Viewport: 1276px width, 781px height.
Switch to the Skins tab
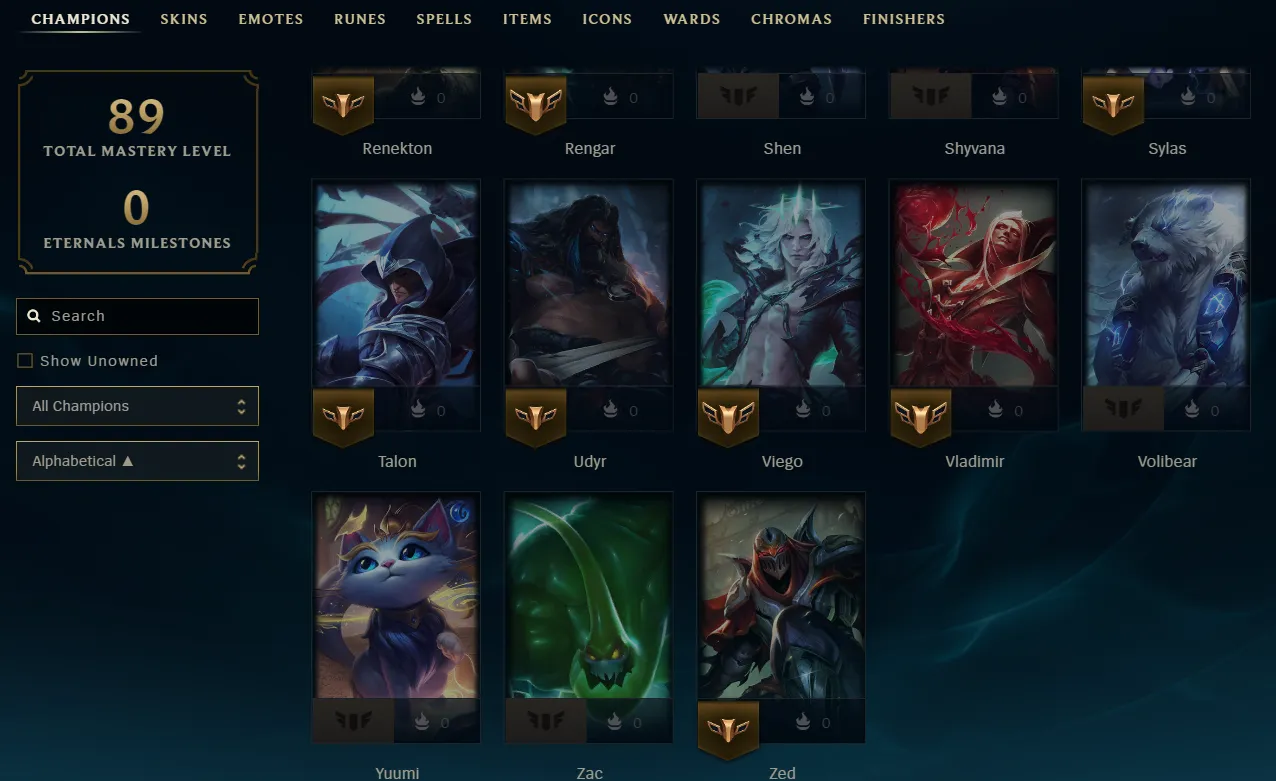[x=184, y=19]
